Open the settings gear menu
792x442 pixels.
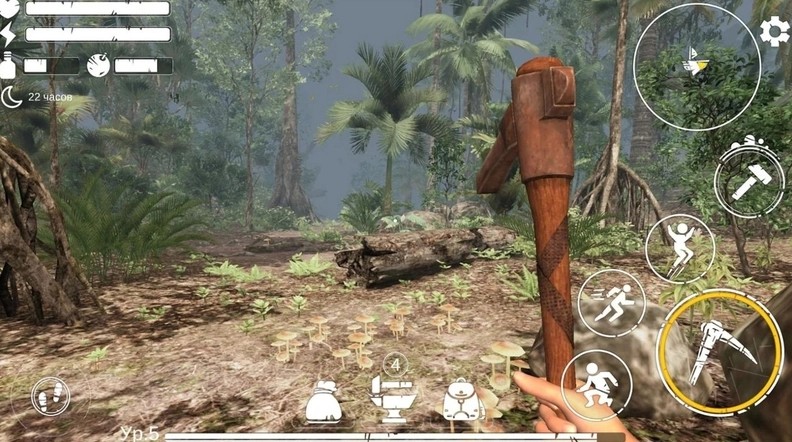pos(774,32)
